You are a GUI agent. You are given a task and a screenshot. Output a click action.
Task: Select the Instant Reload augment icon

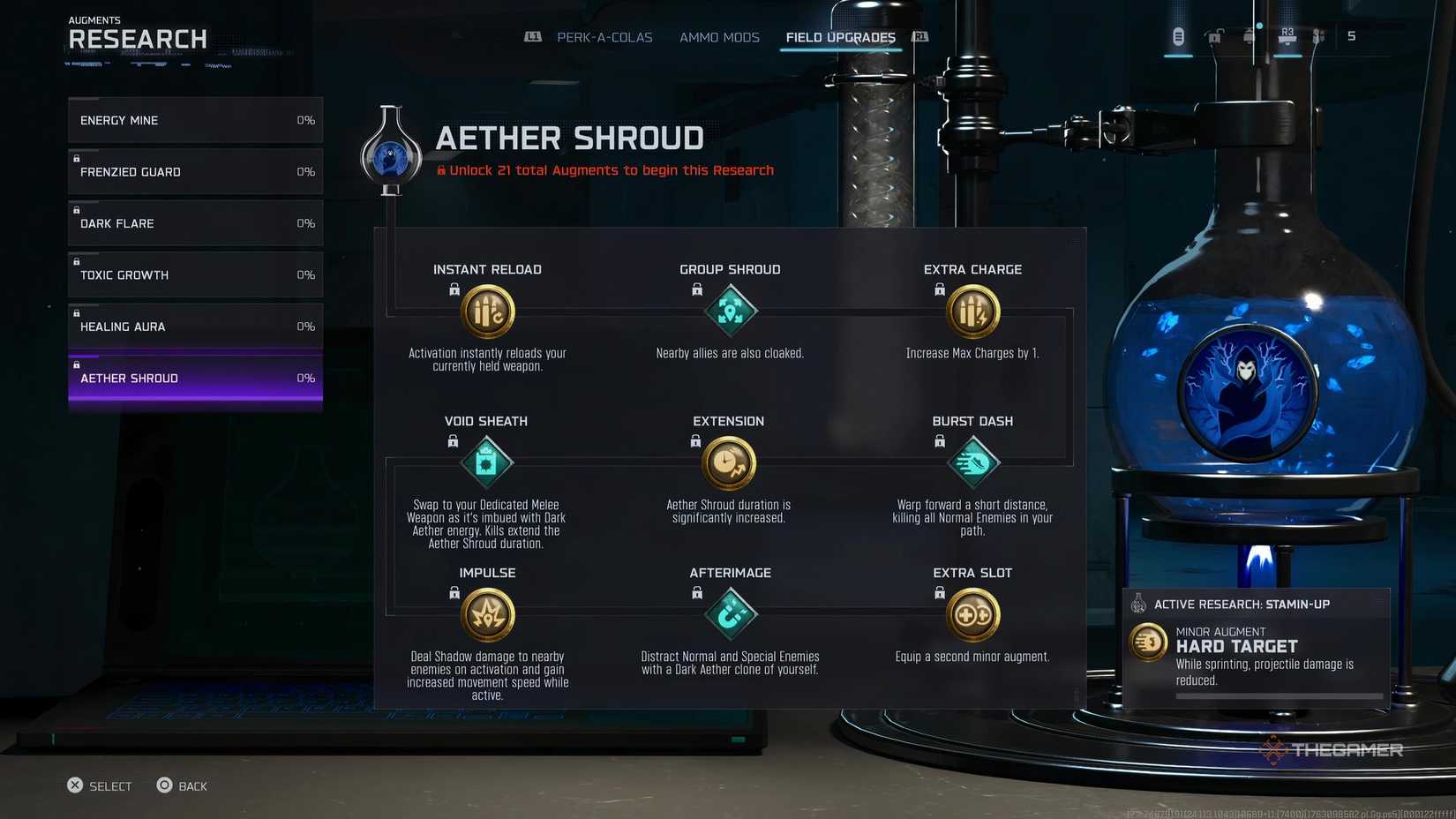487,312
